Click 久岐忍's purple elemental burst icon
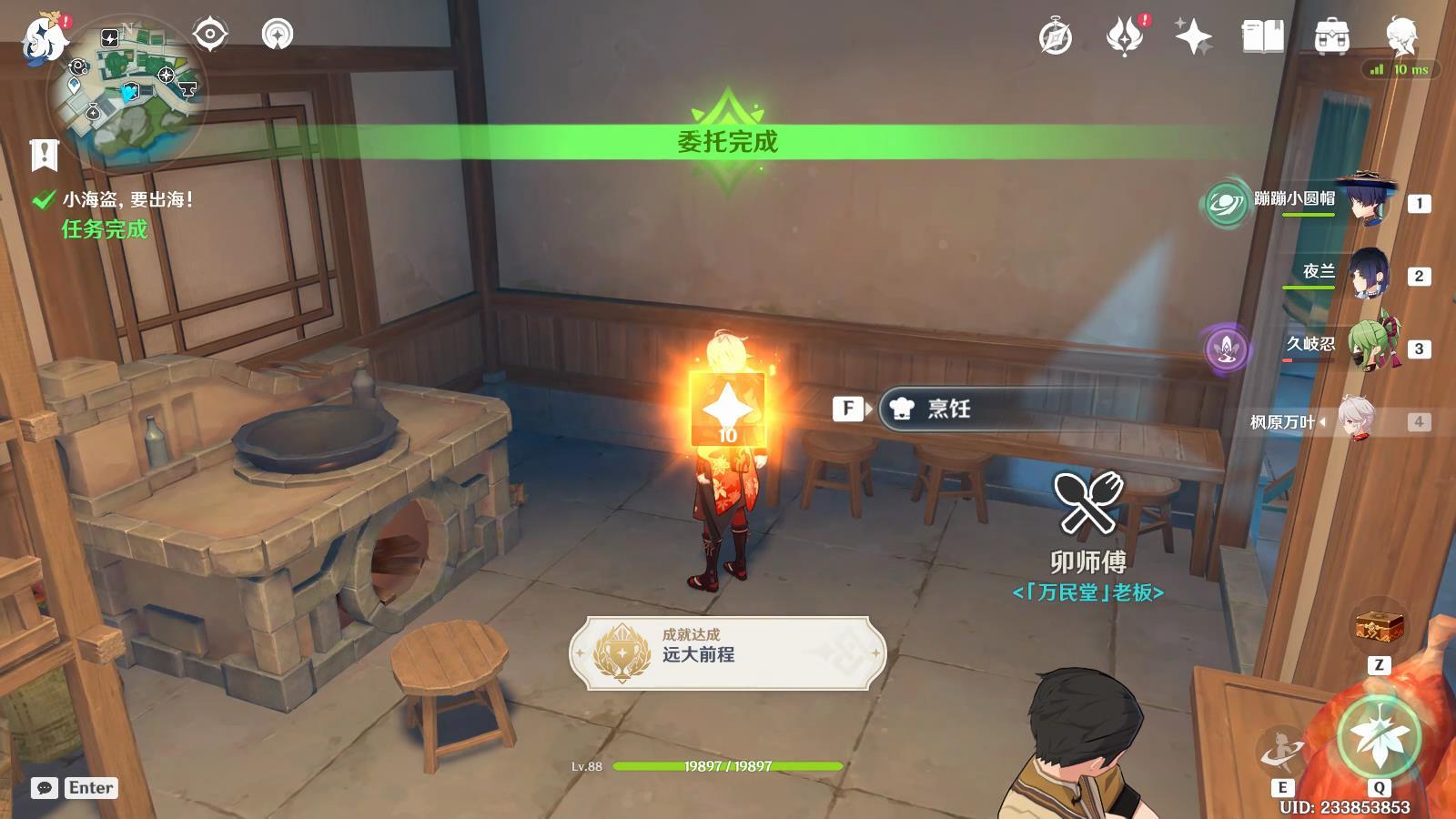Screen dimensions: 1456x819 [x=1225, y=346]
